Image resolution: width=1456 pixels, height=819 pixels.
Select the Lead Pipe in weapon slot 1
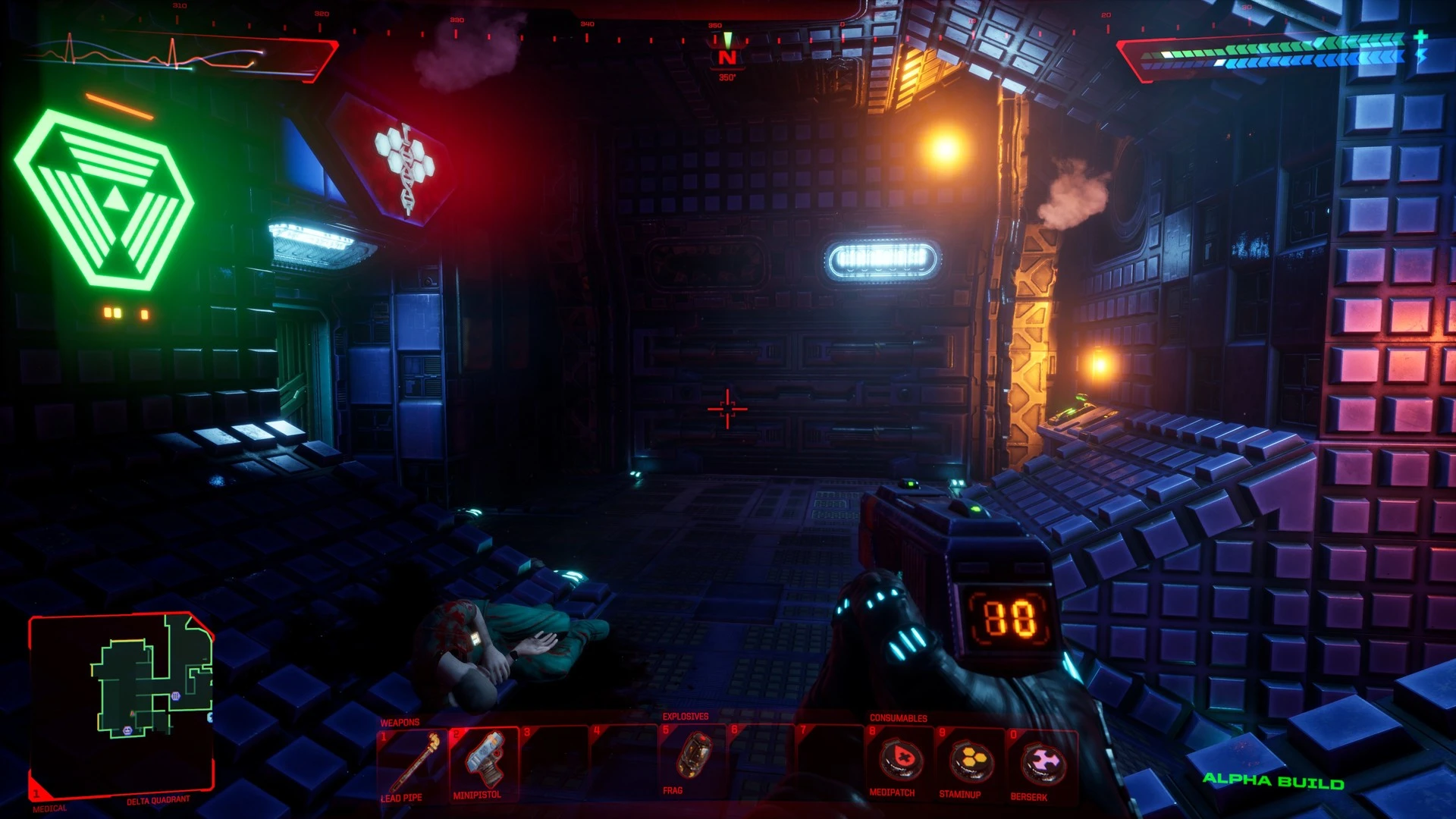(x=413, y=766)
